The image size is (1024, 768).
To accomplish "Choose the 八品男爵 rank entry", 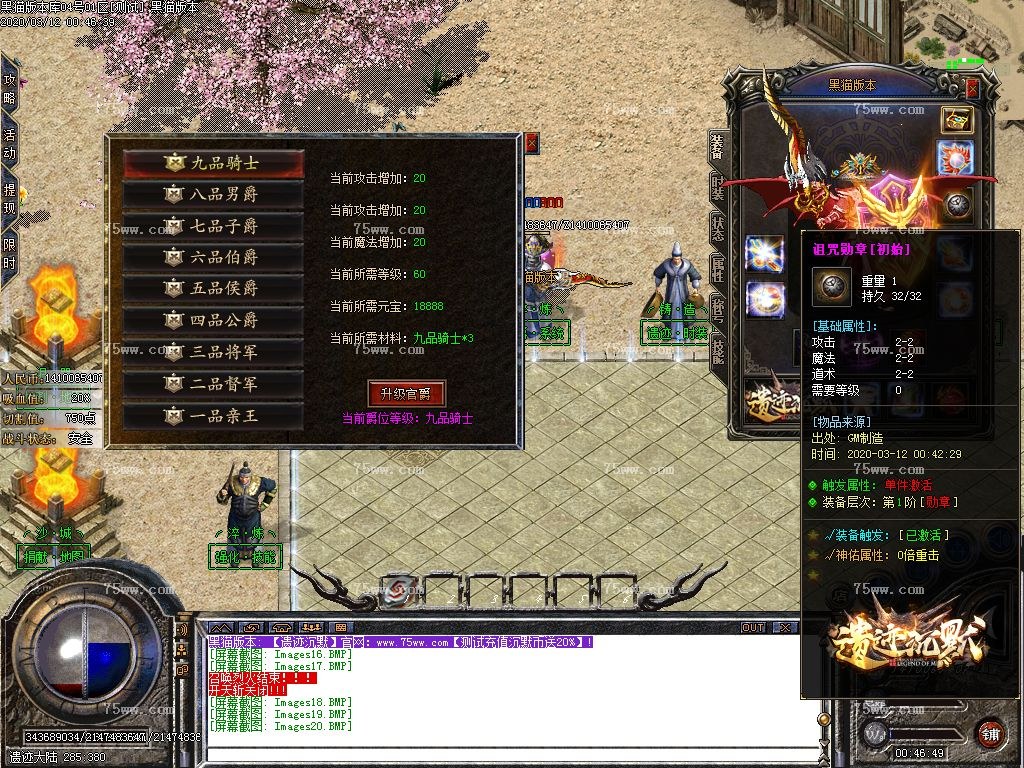I will click(213, 195).
